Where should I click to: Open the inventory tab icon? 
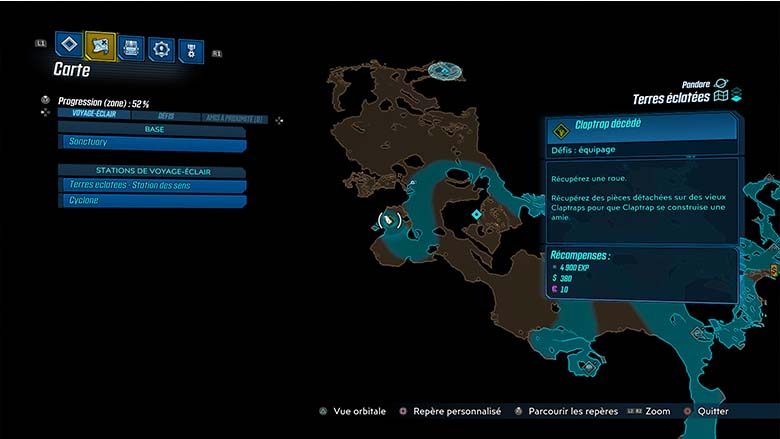(130, 47)
